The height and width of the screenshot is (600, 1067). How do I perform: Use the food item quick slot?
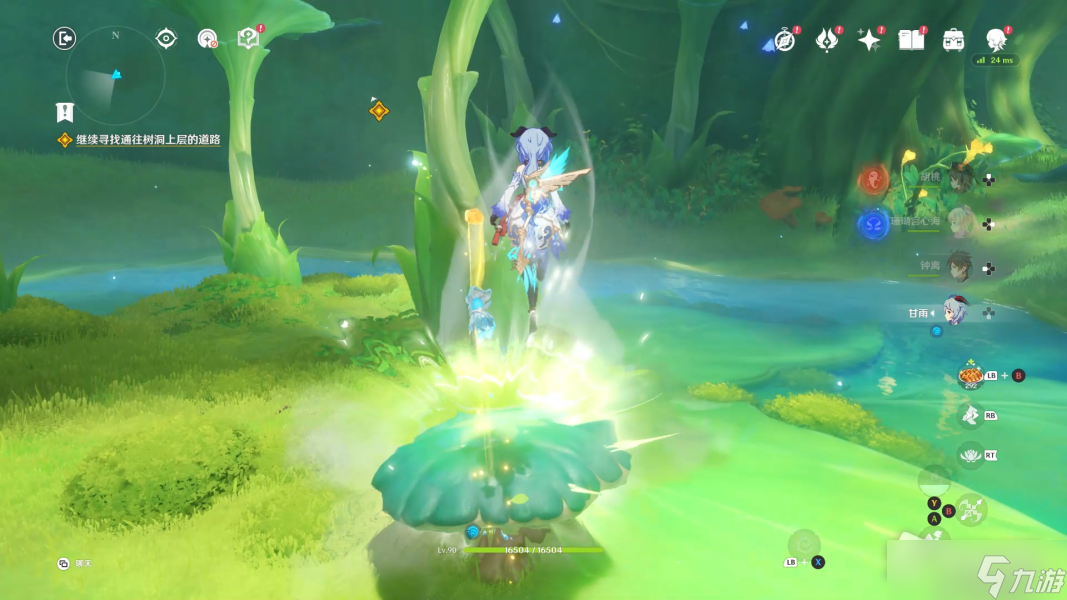tap(969, 375)
